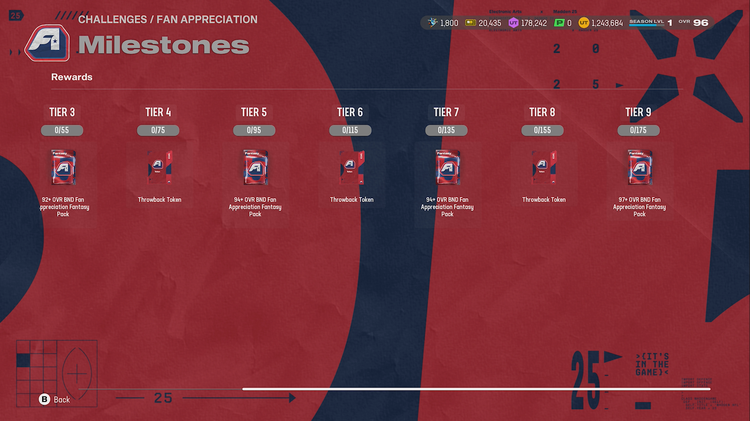
Task: Pick the Tier 6 Throwback Token
Action: [x=350, y=167]
